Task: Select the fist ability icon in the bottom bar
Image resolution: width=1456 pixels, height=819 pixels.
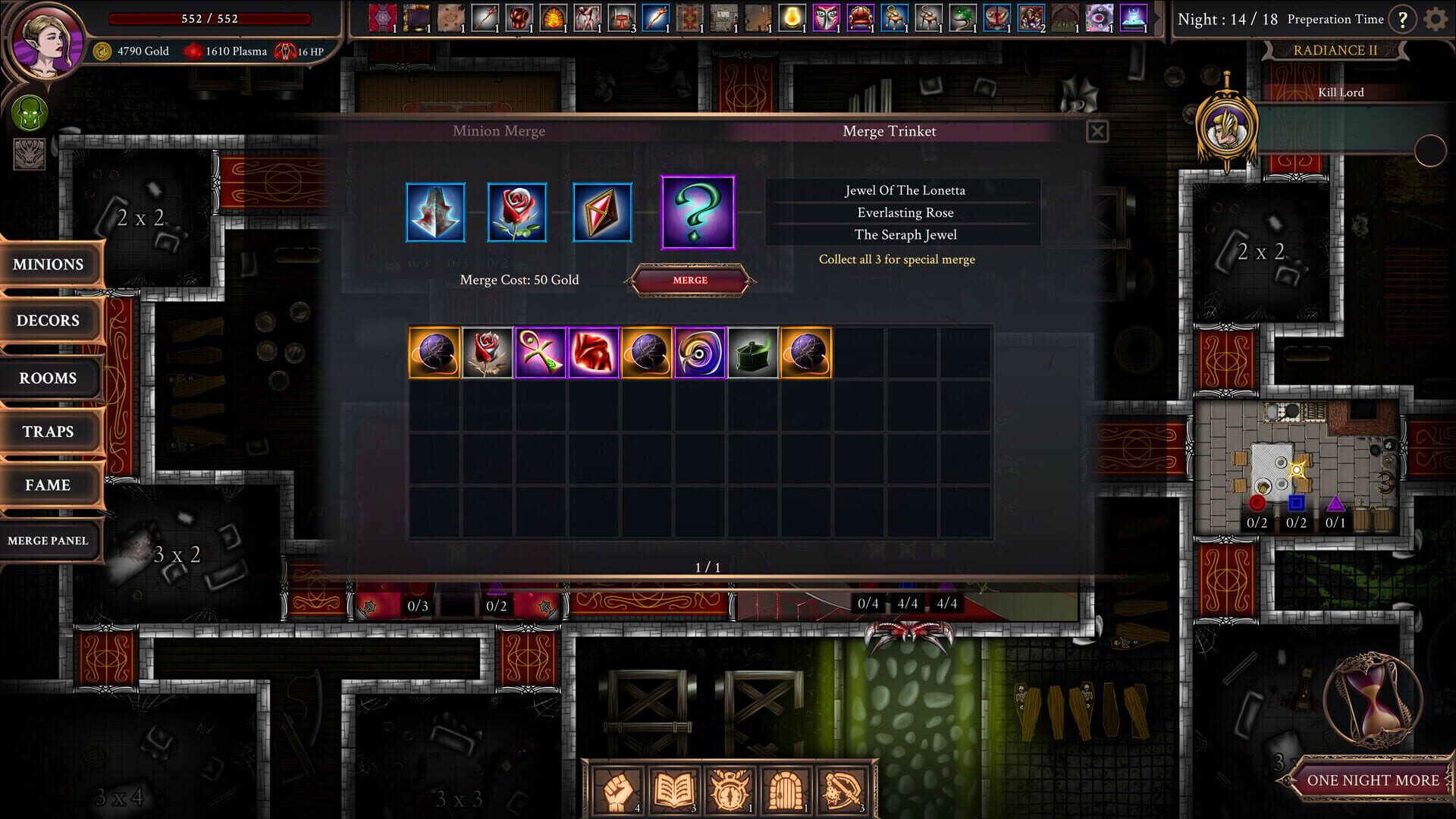Action: click(620, 789)
